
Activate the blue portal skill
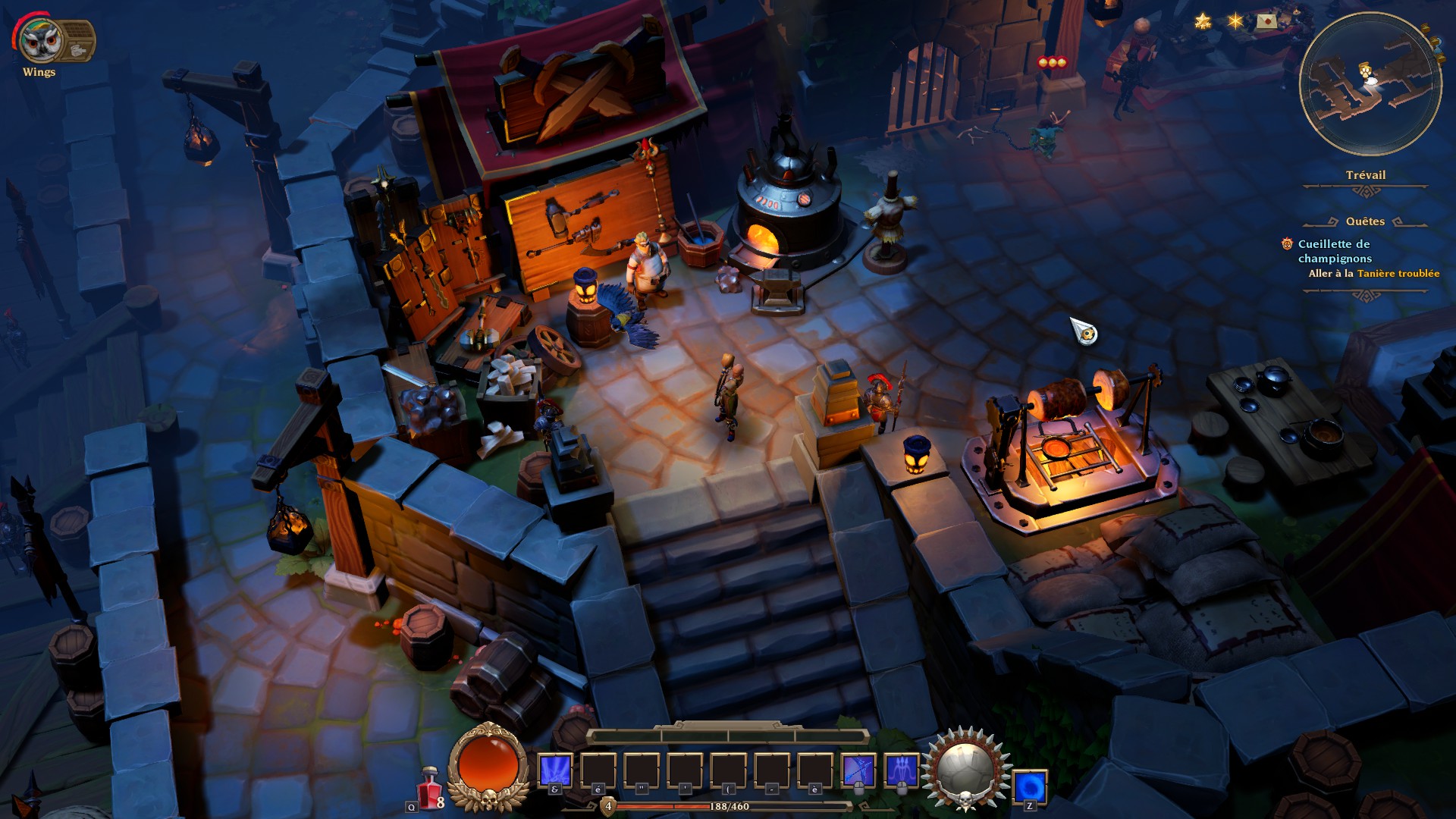1030,786
